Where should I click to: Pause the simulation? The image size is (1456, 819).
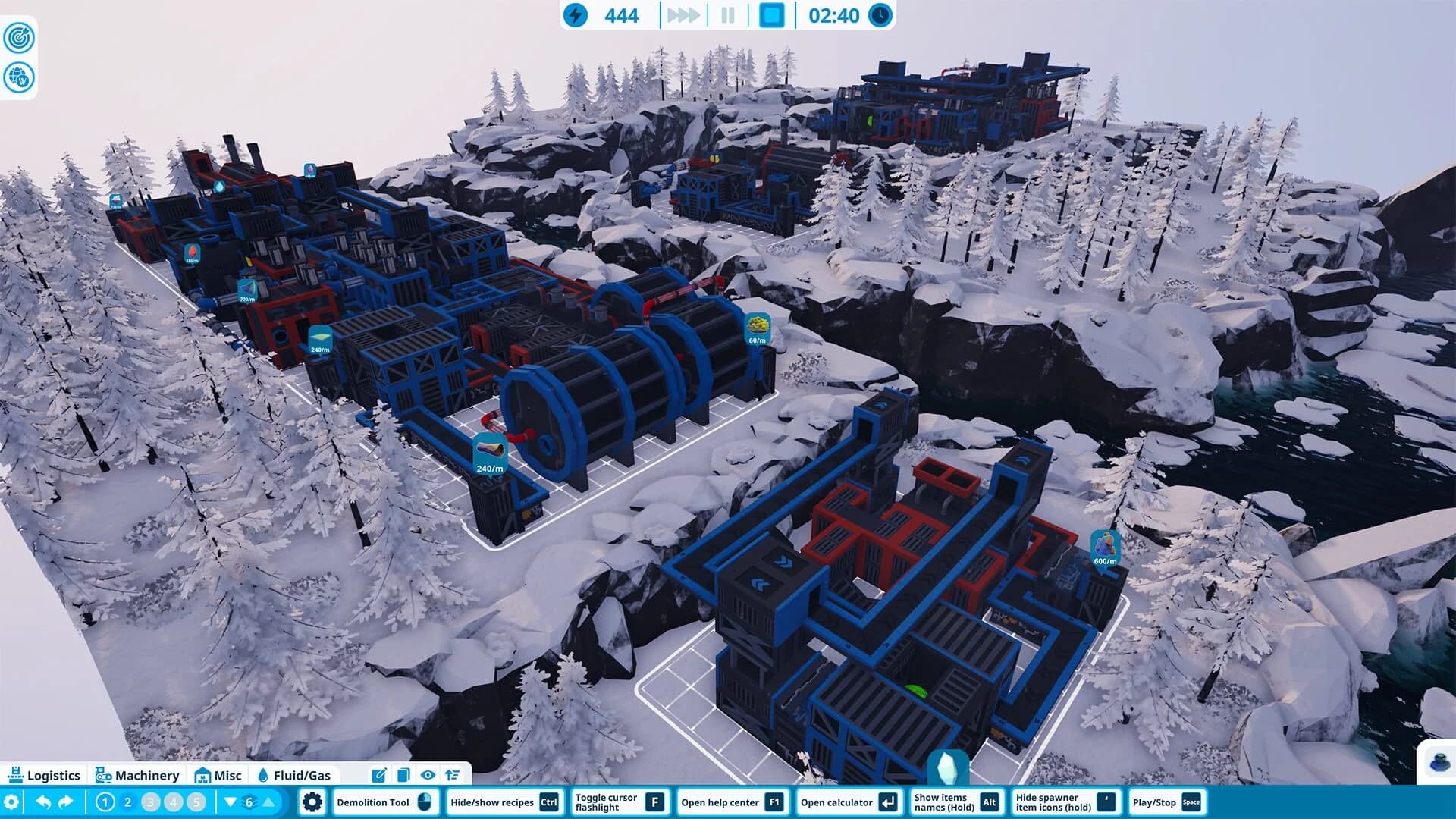point(728,15)
